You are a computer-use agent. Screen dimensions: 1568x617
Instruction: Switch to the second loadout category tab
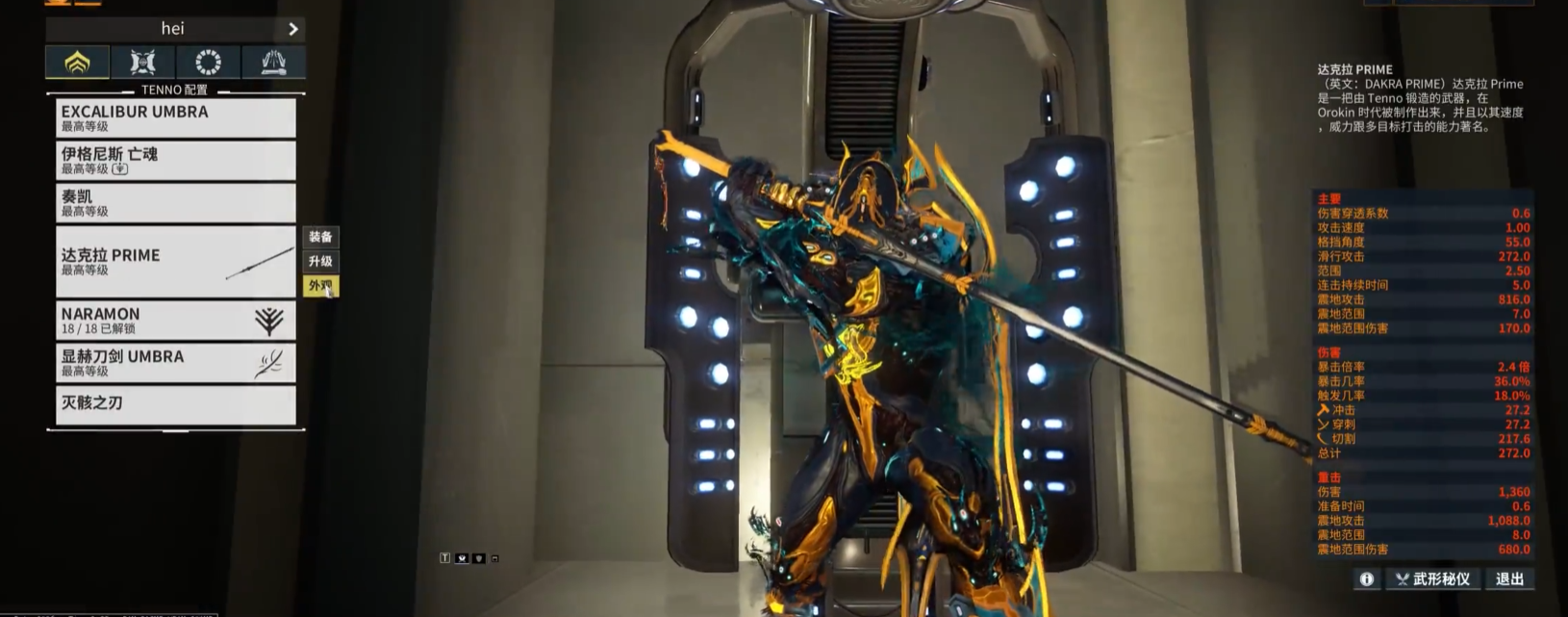[142, 63]
